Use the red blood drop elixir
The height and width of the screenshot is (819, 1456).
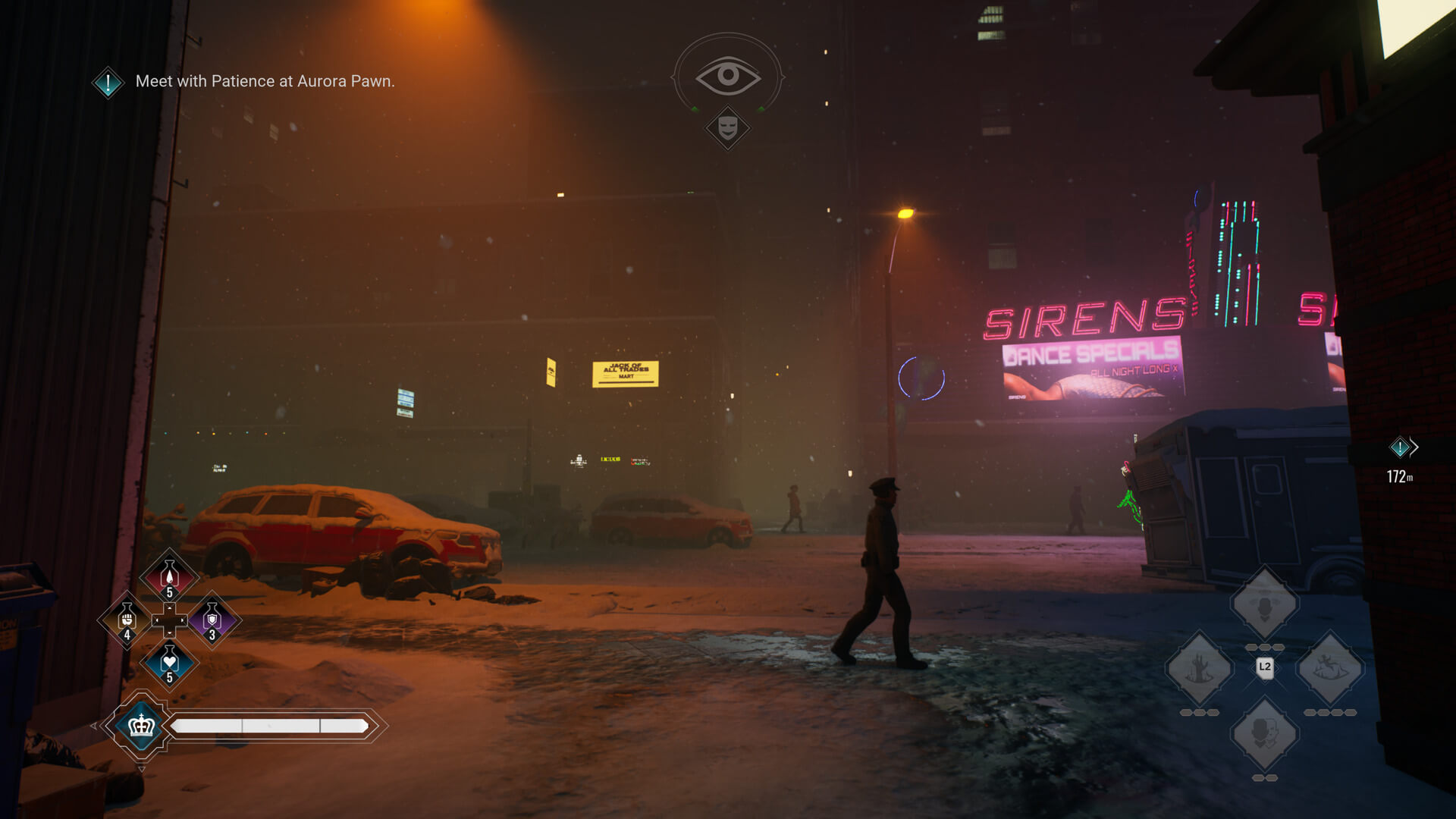click(169, 578)
